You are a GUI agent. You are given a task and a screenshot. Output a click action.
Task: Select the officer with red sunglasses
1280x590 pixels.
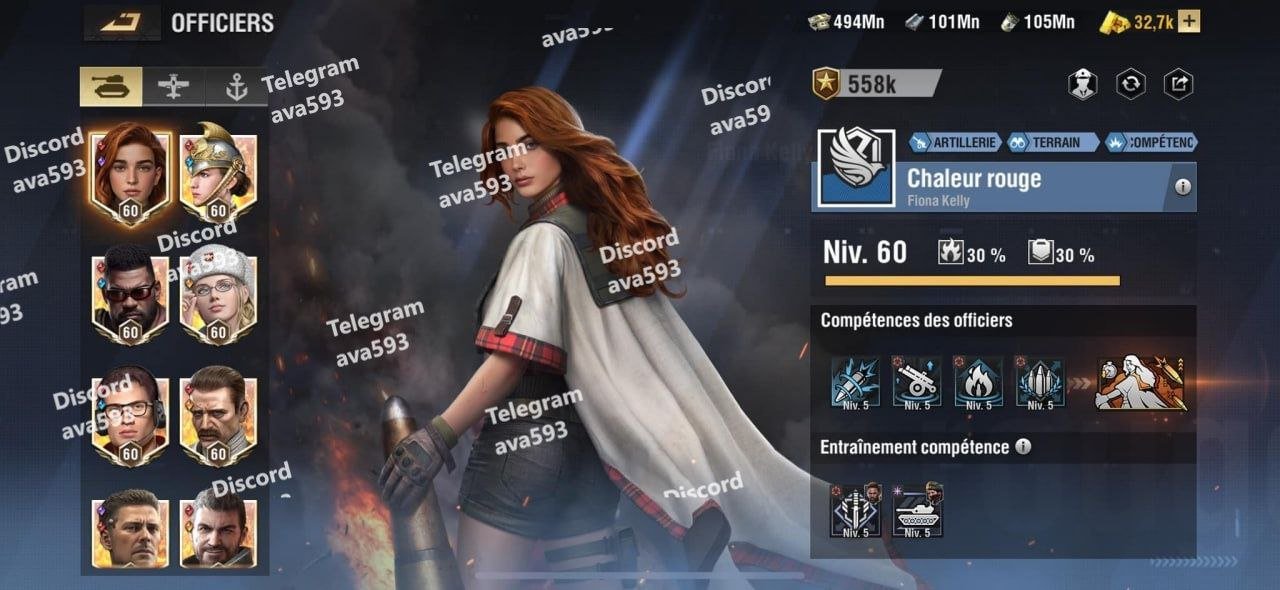tap(129, 296)
